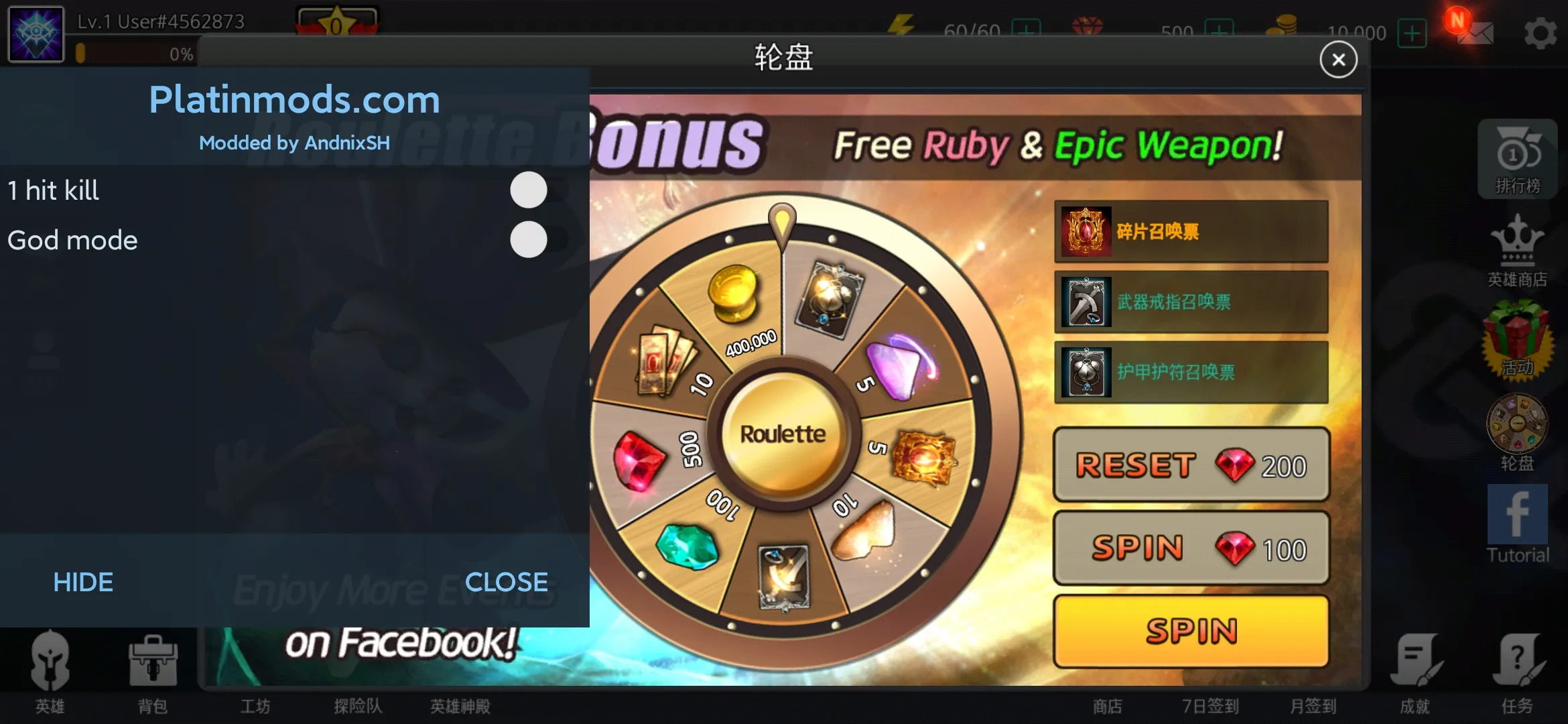
Task: Open the 排行榜 leaderboard icon
Action: click(1518, 160)
